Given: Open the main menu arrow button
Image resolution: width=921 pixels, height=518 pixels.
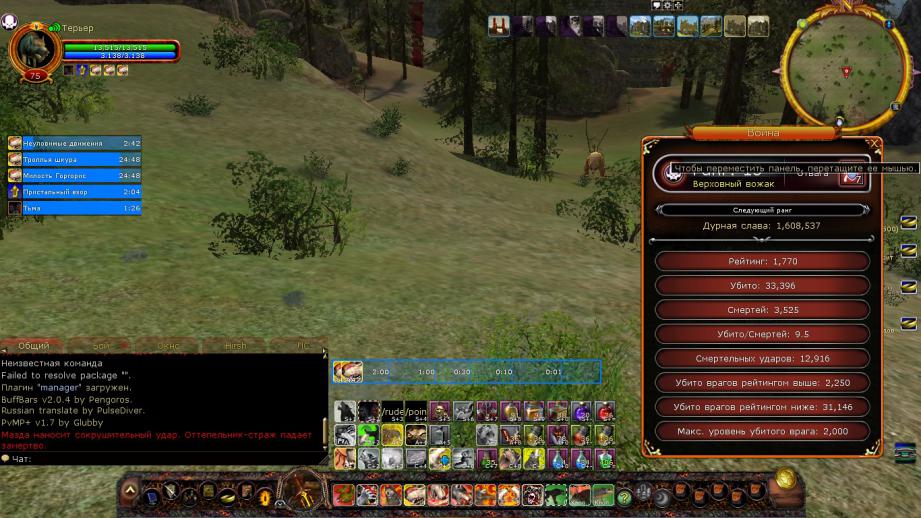Looking at the screenshot, I should point(128,492).
